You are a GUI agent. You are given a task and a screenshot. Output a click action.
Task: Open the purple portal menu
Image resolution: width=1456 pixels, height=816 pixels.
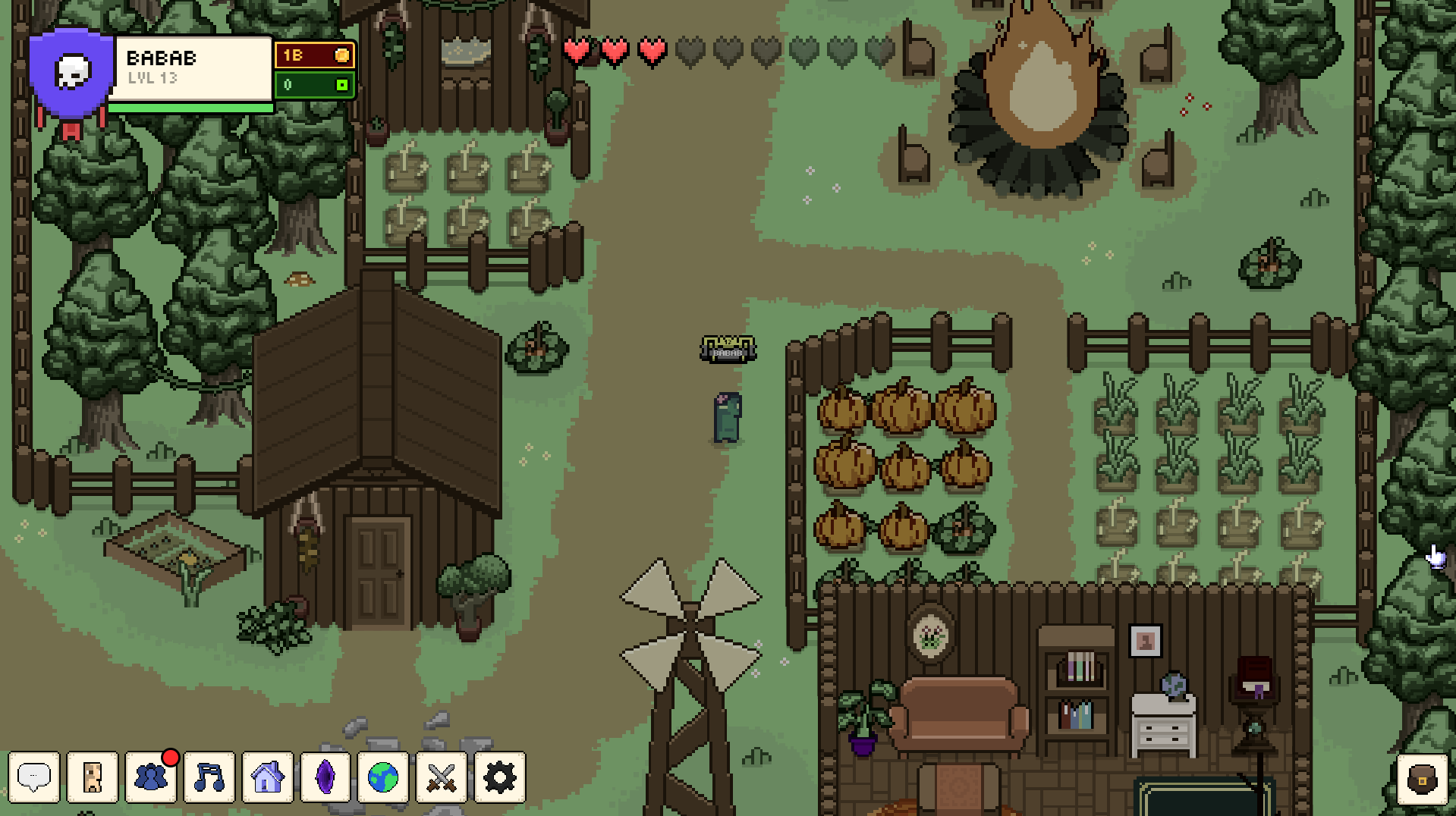point(325,777)
